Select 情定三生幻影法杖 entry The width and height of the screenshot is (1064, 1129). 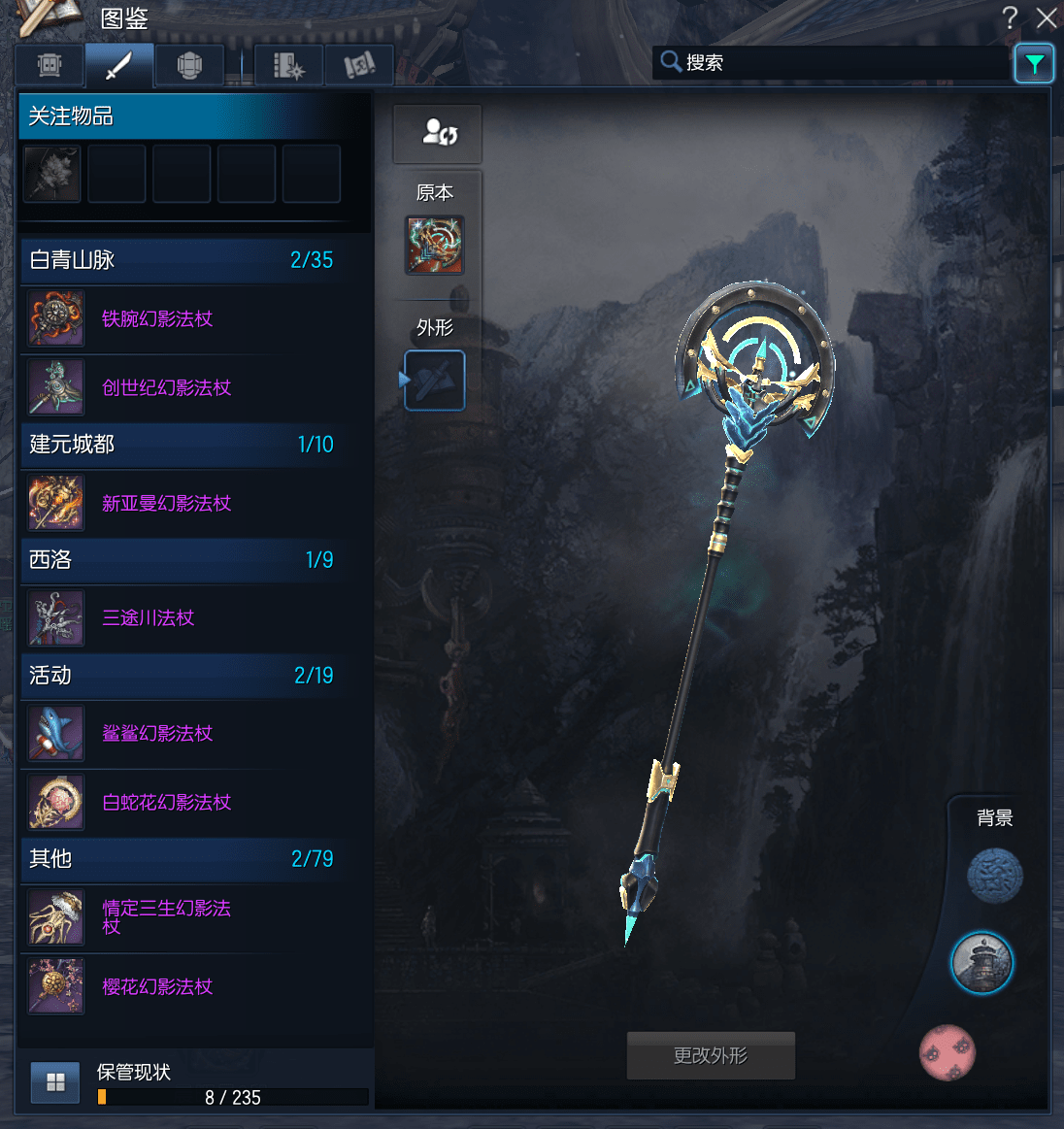pos(166,917)
